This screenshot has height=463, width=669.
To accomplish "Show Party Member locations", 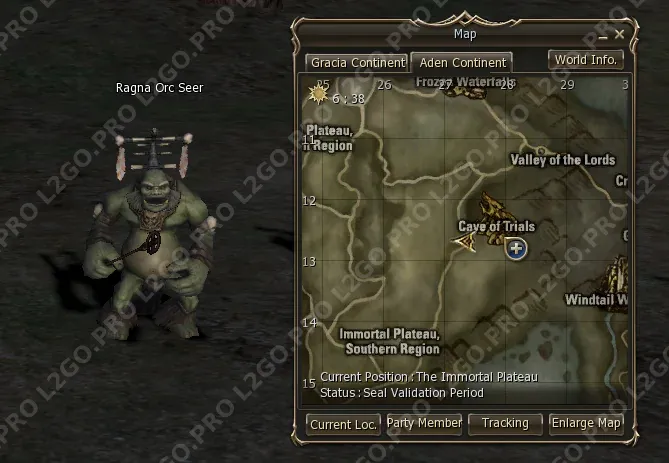I will pos(424,423).
